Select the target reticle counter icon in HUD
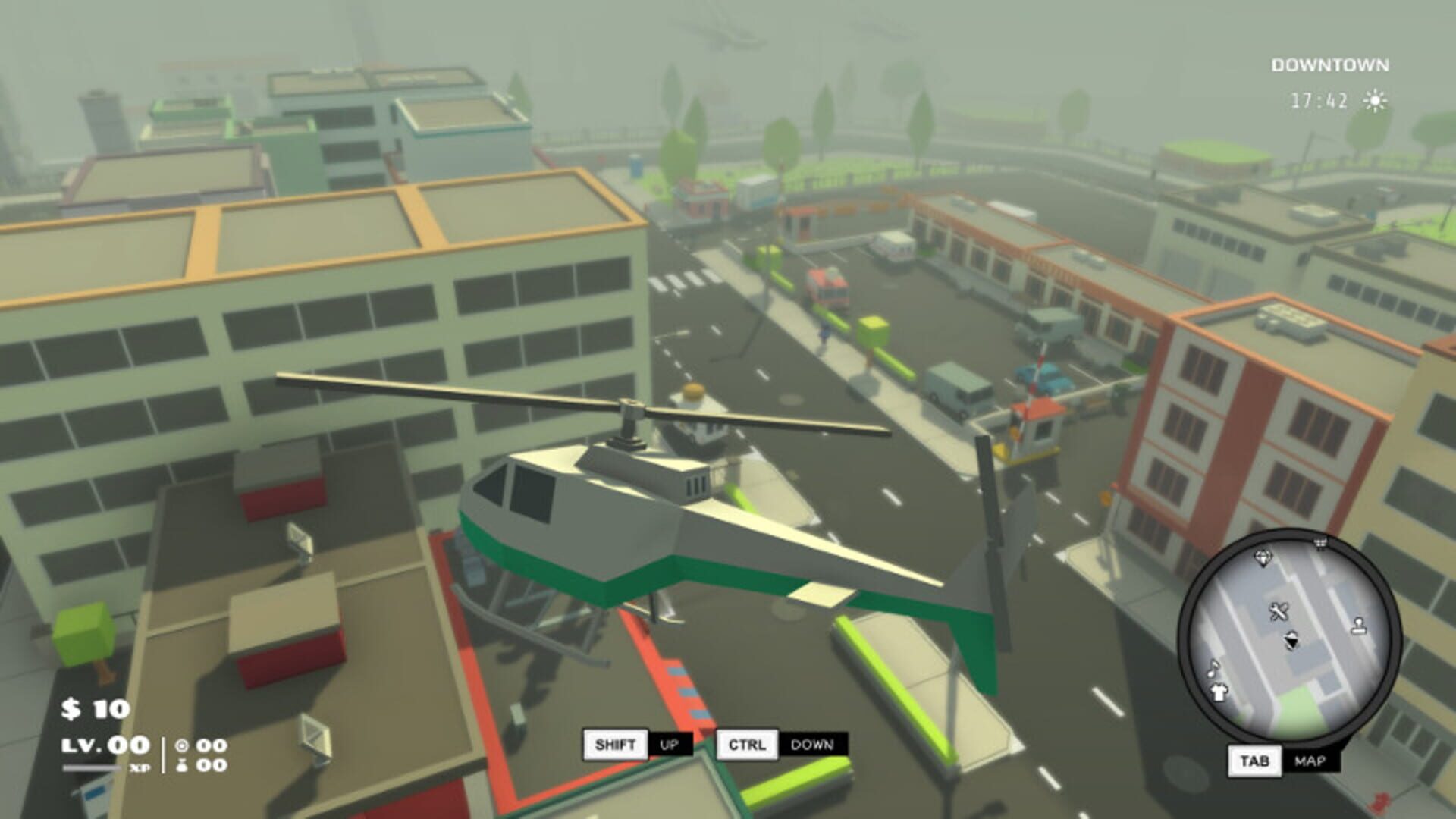This screenshot has width=1456, height=819. coord(181,746)
